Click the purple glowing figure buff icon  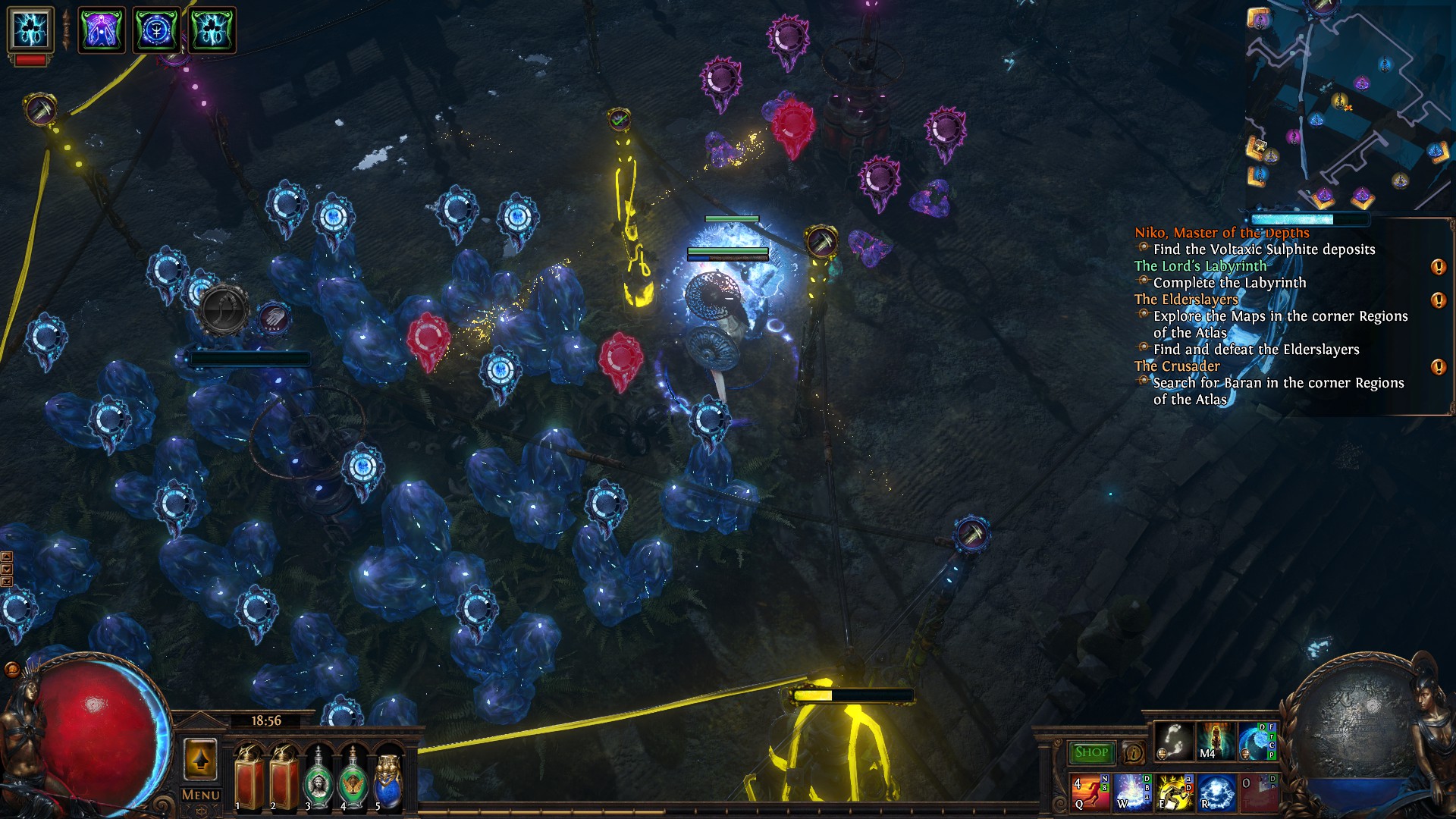point(102,30)
